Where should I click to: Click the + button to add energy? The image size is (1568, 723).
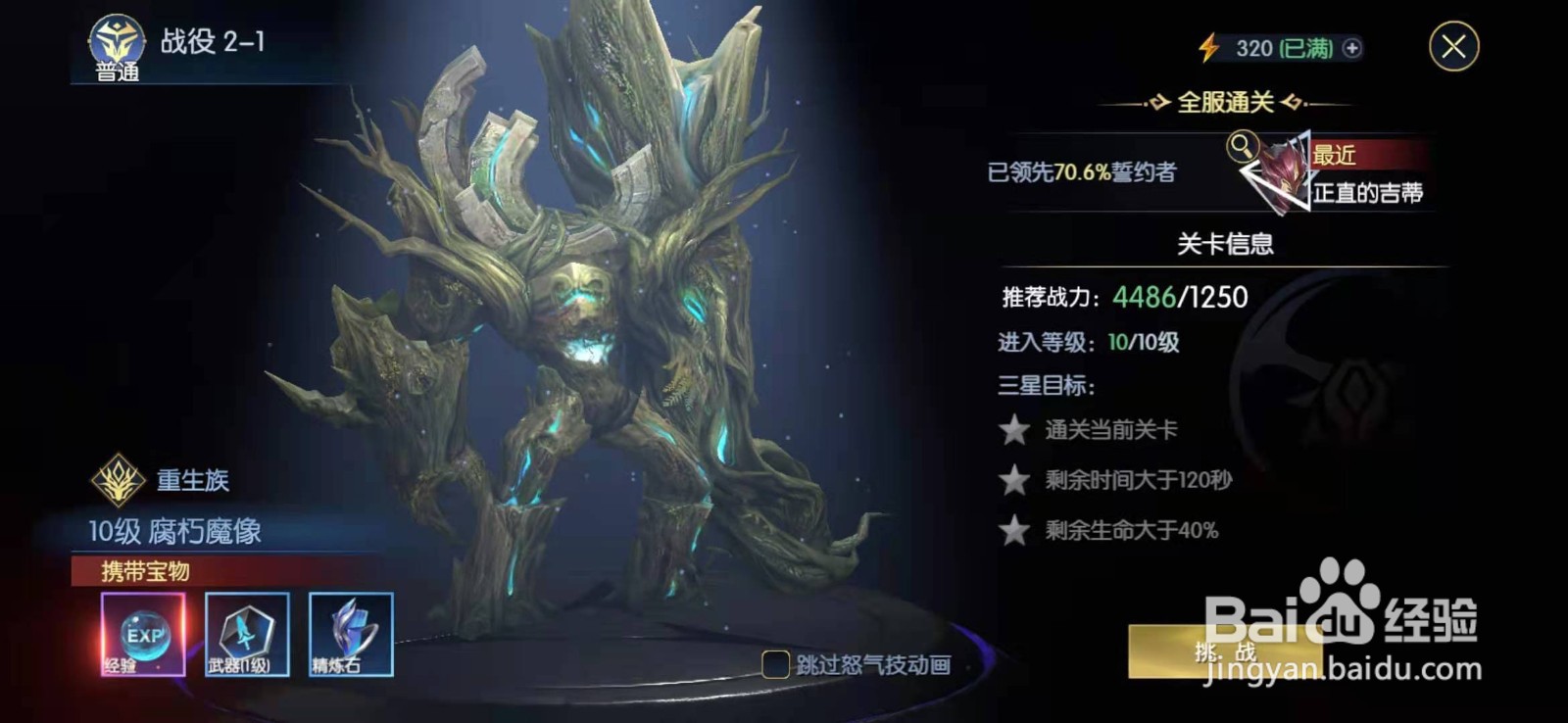pyautogui.click(x=1353, y=46)
